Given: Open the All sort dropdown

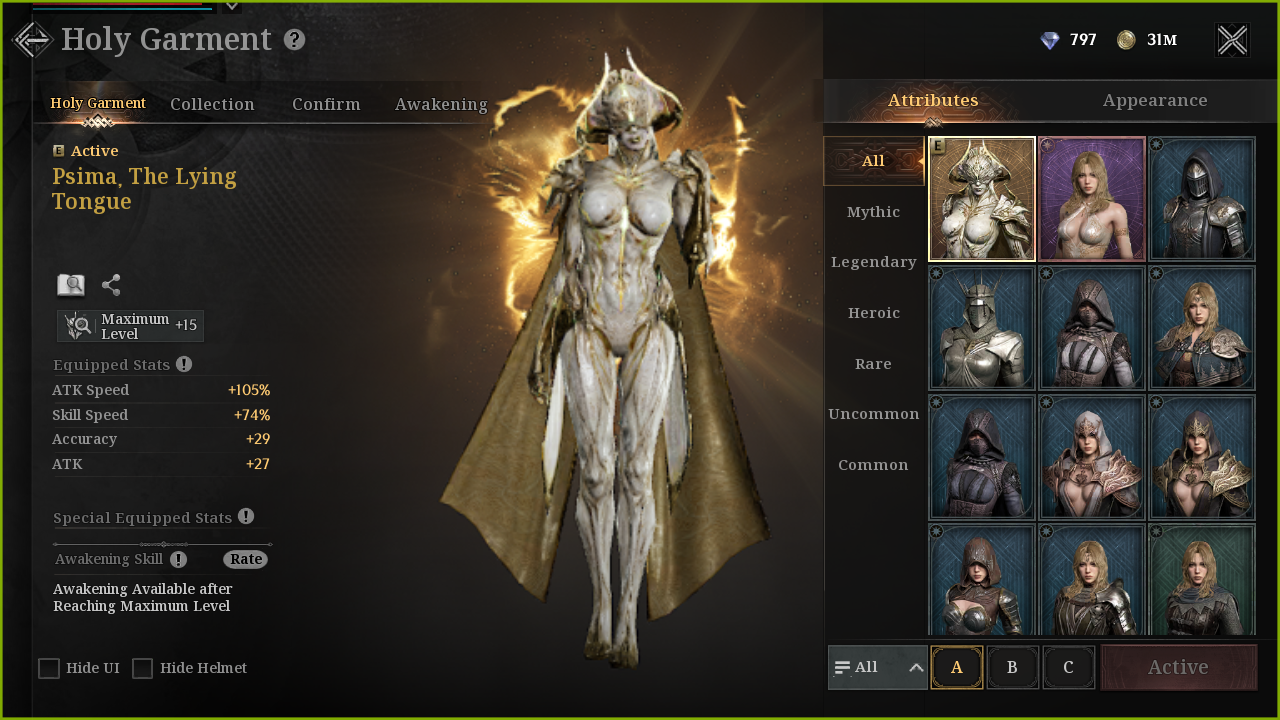Looking at the screenshot, I should point(878,667).
